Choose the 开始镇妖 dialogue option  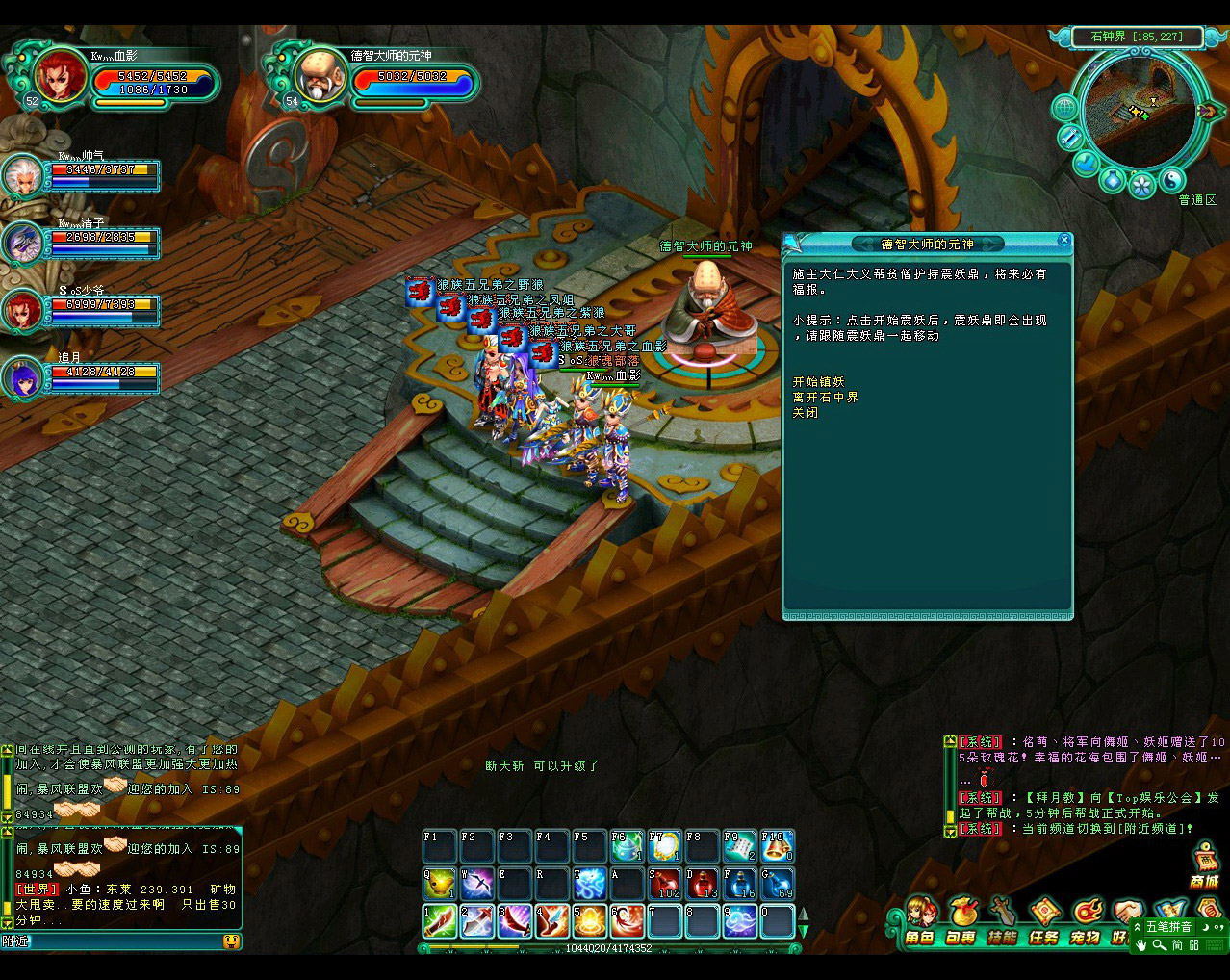click(818, 382)
